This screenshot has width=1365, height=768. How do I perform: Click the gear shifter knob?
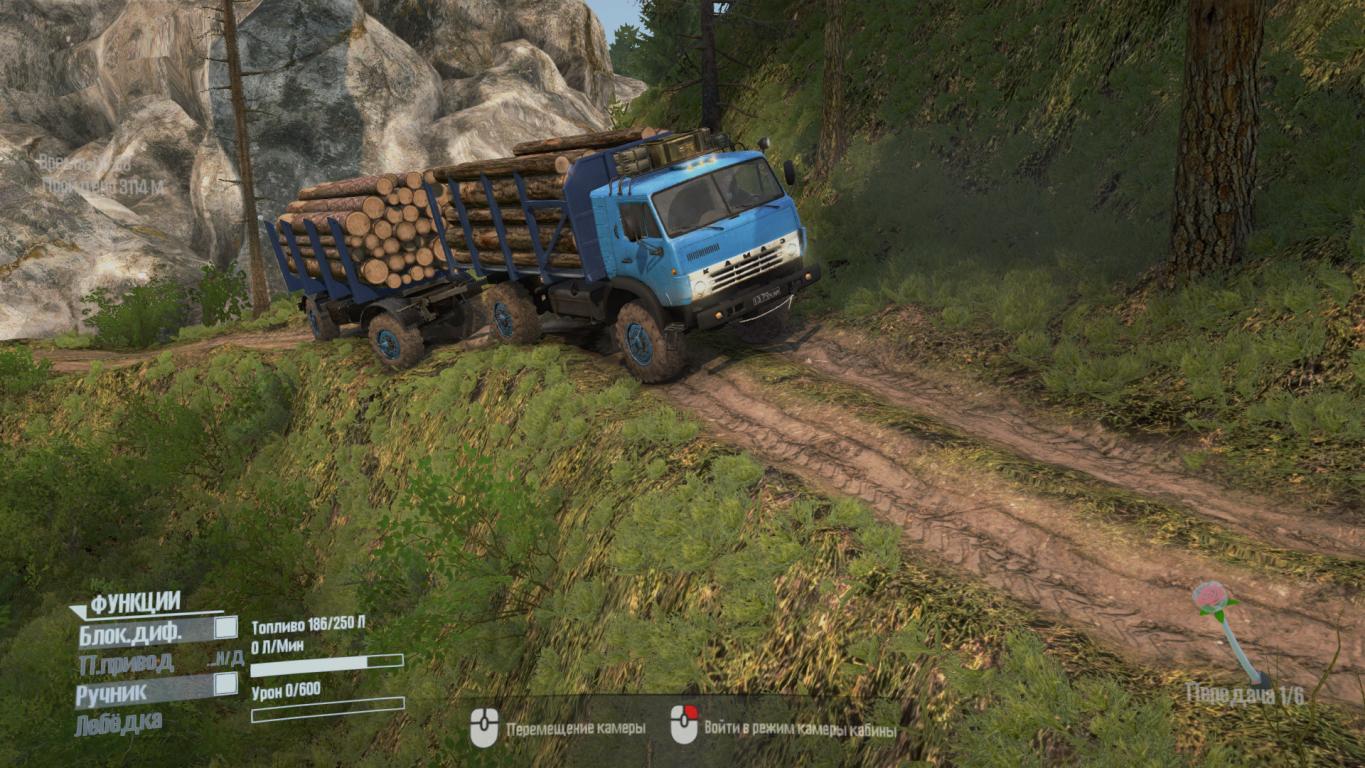(1211, 596)
